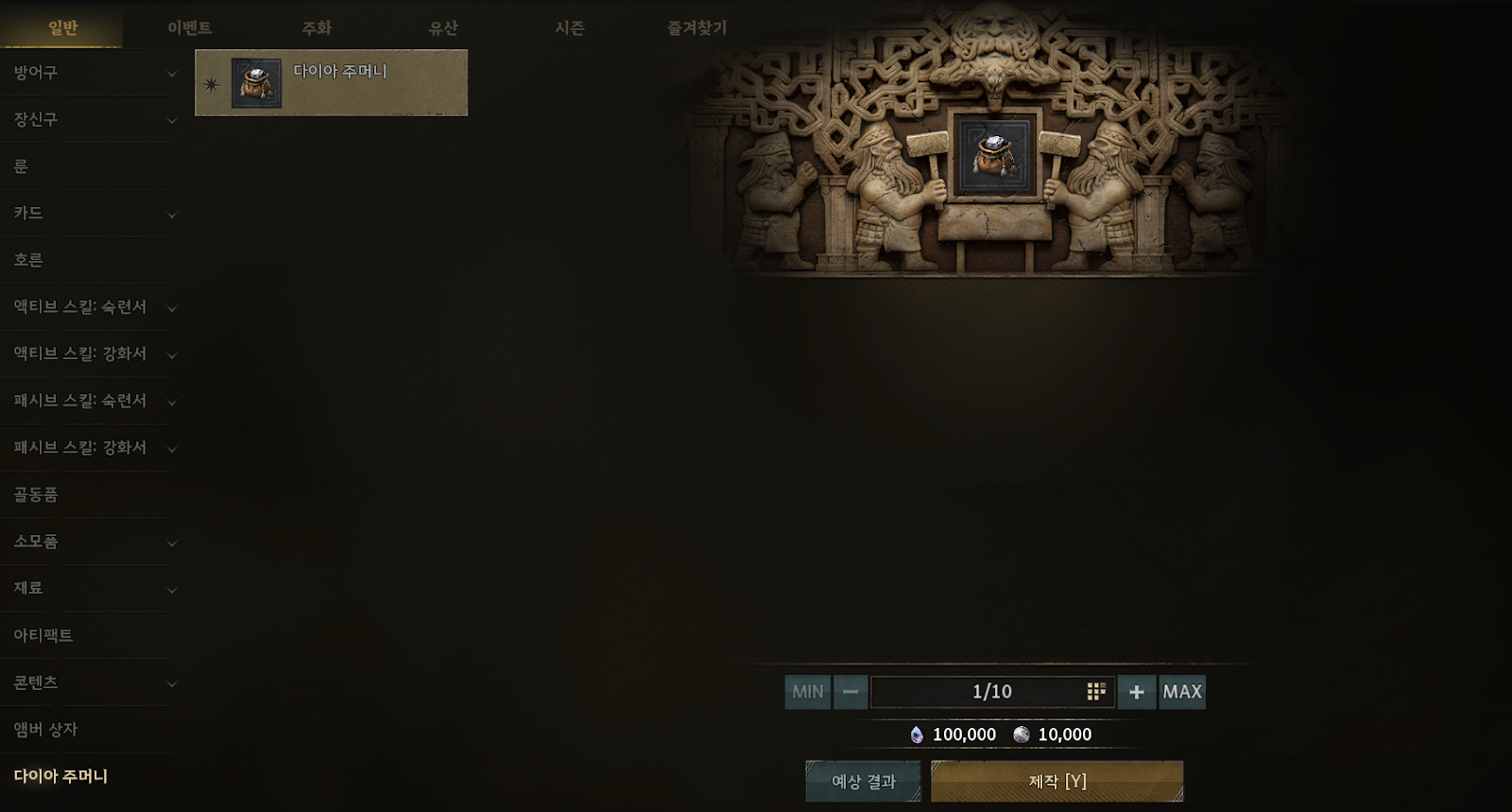Switch to the 이벤트 tab
The width and height of the screenshot is (1512, 812).
(189, 28)
